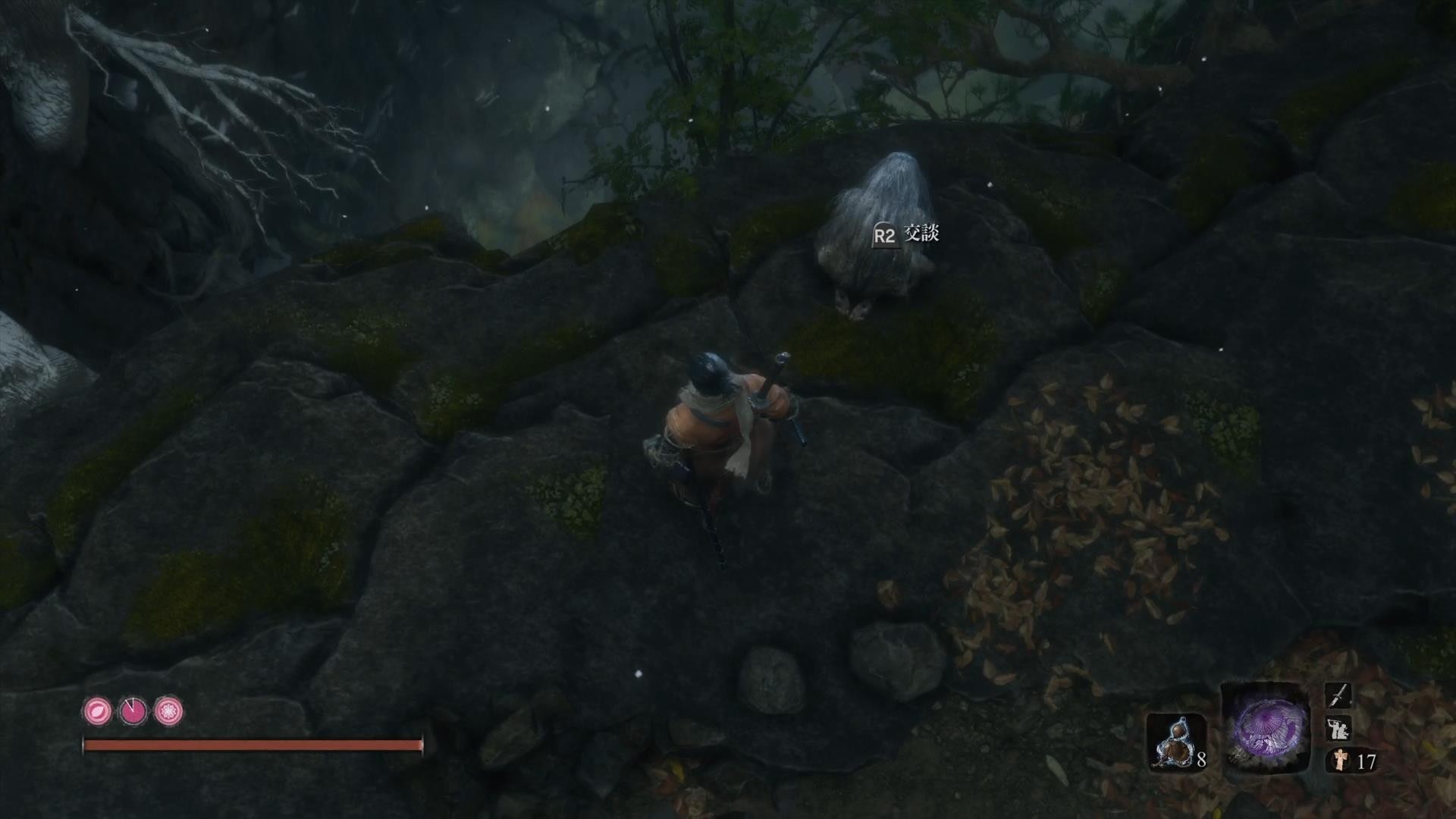
Task: Click the spirit emblem paper doll icon
Action: click(1340, 761)
